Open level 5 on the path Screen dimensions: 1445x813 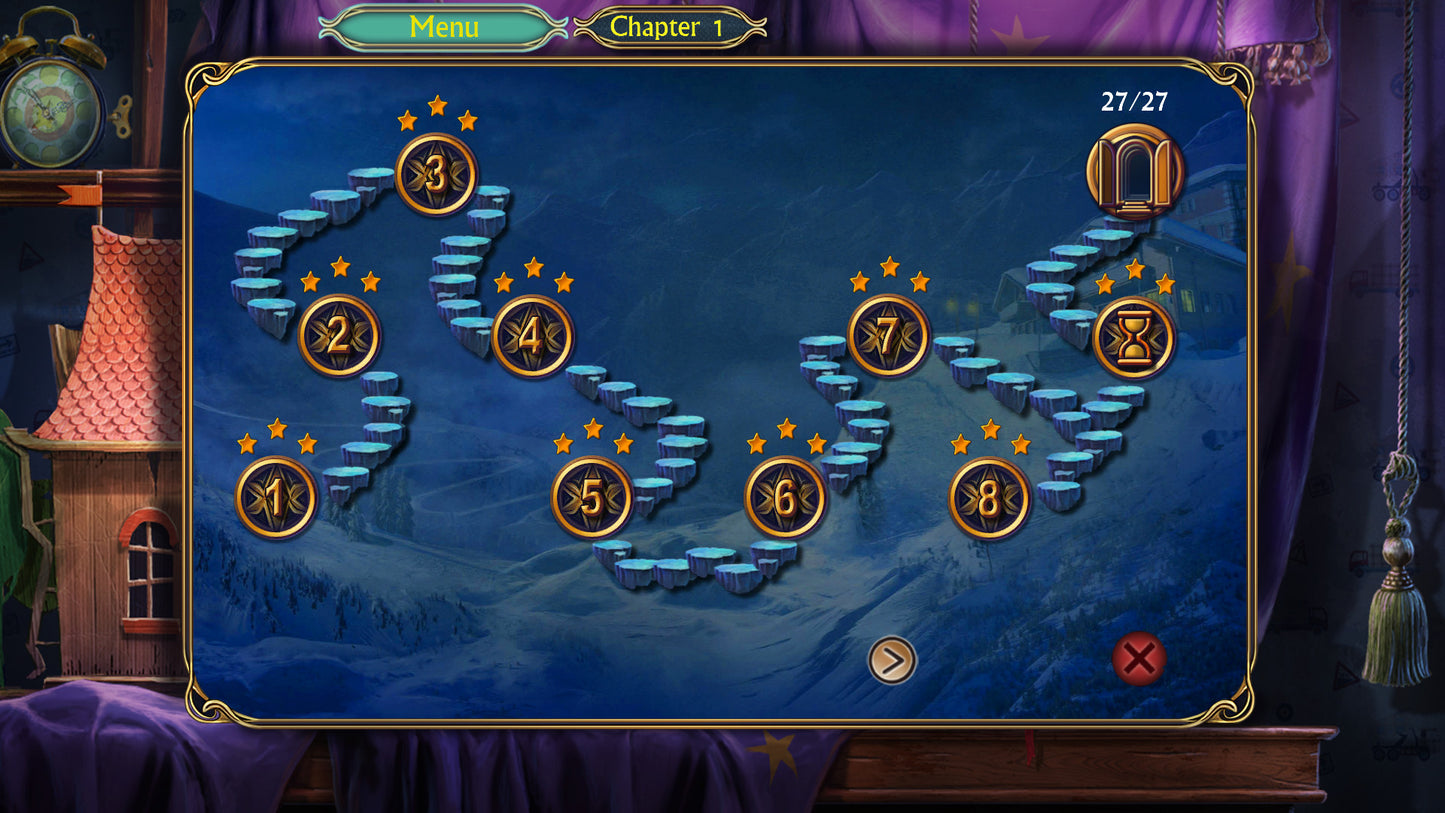(x=592, y=497)
